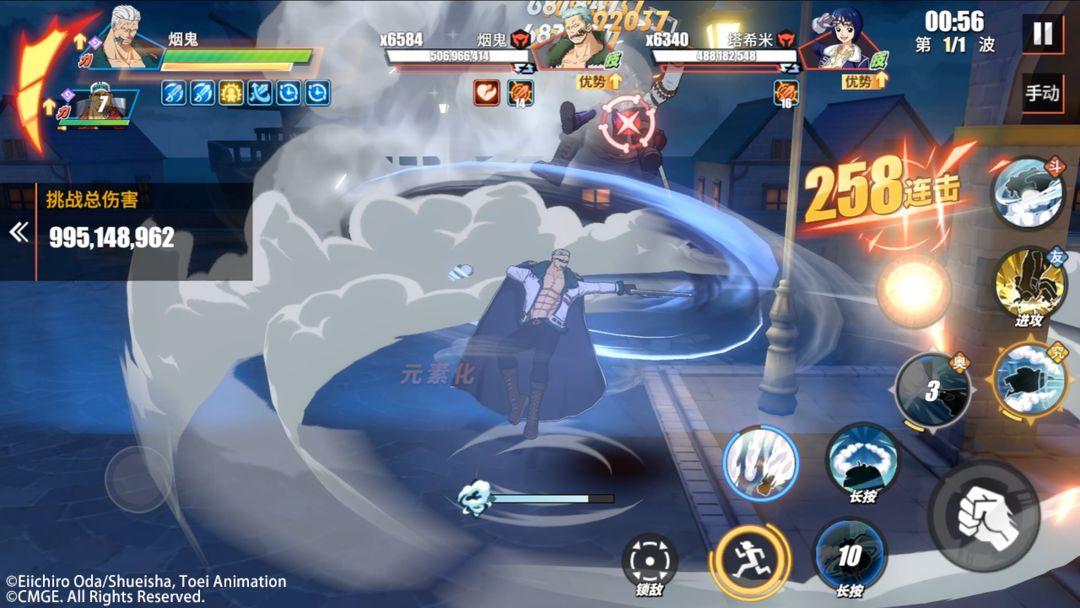The width and height of the screenshot is (1080, 608).
Task: Select the 烟鬼 player character portrait
Action: coord(130,42)
